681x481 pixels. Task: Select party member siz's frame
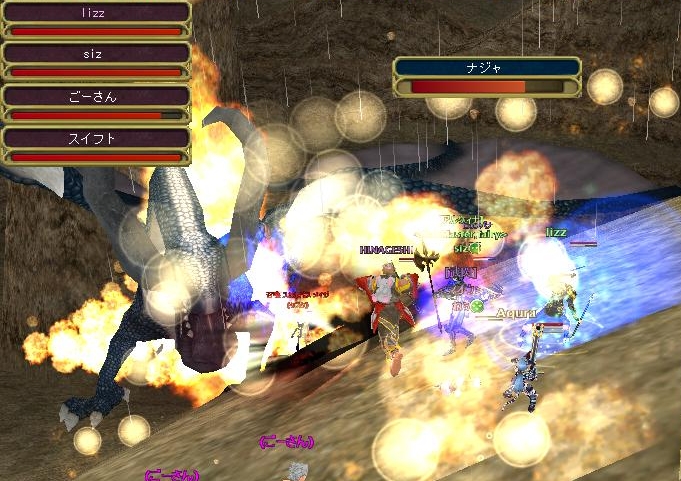[96, 62]
